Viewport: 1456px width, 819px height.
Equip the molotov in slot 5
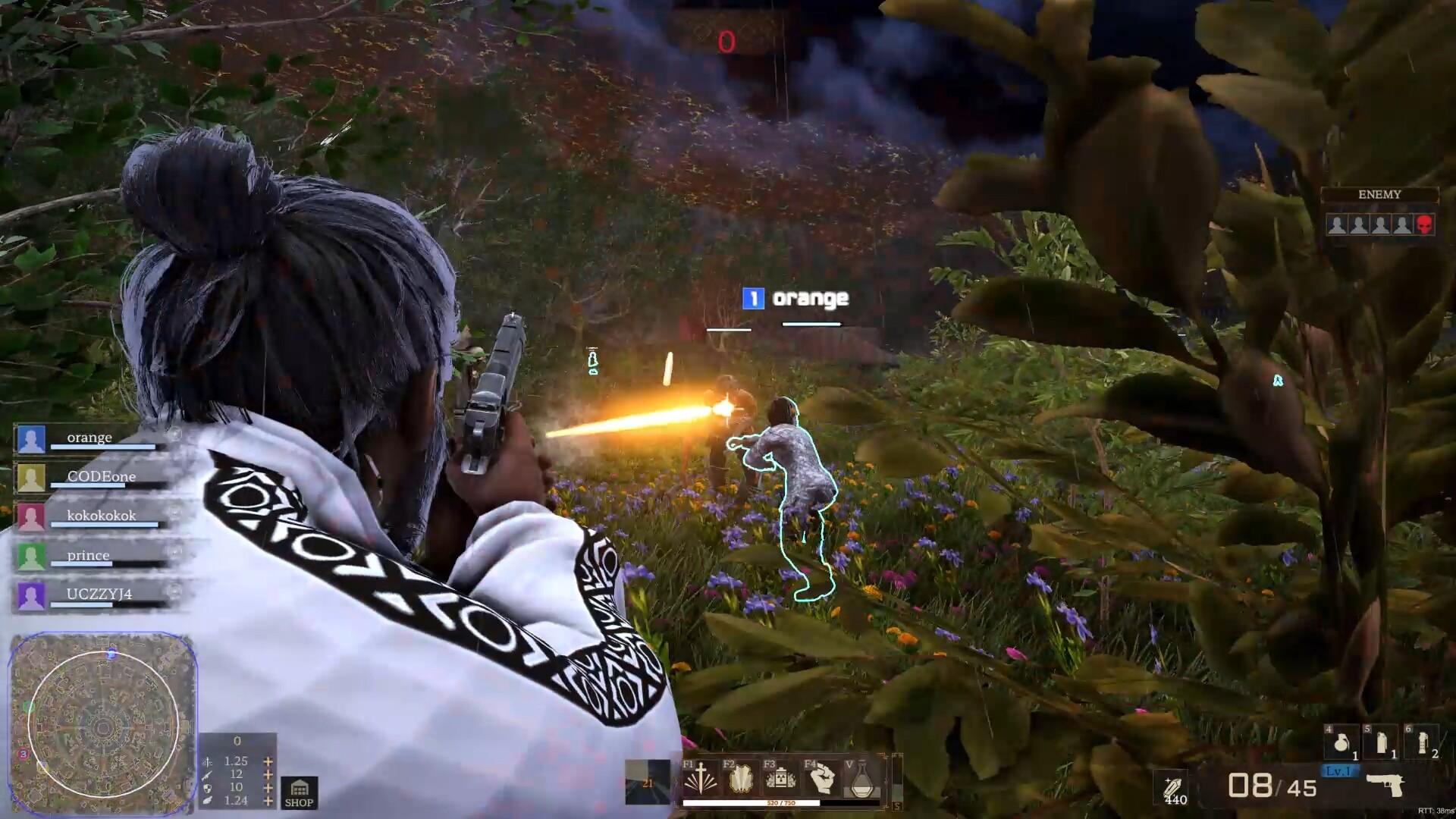pos(1381,742)
